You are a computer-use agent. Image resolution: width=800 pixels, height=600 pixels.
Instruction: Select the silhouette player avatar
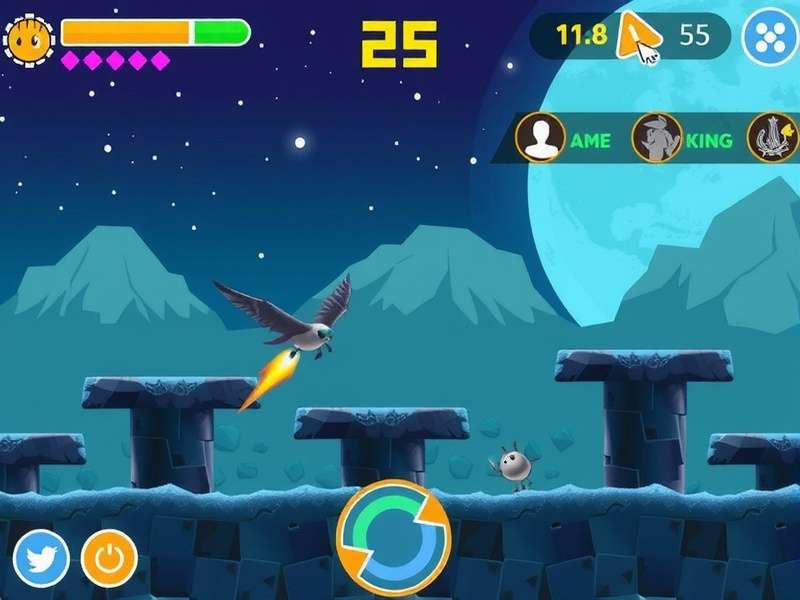(x=540, y=138)
